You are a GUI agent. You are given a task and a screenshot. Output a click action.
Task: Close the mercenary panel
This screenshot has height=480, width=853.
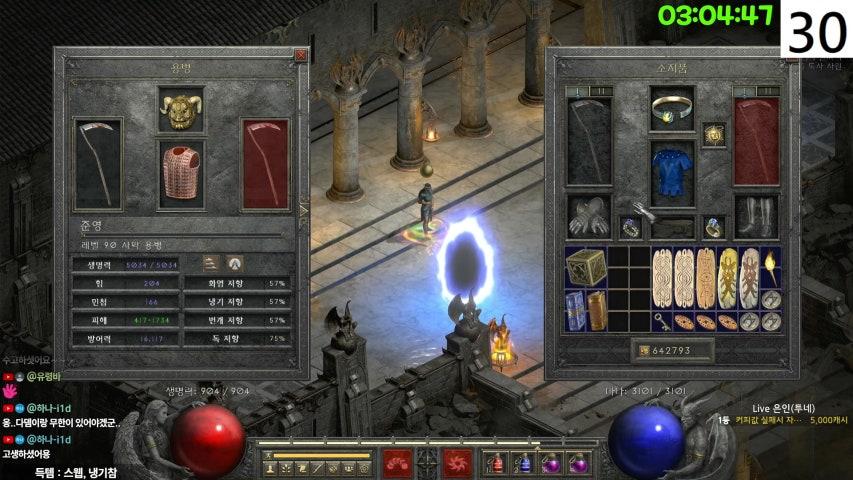pyautogui.click(x=301, y=56)
